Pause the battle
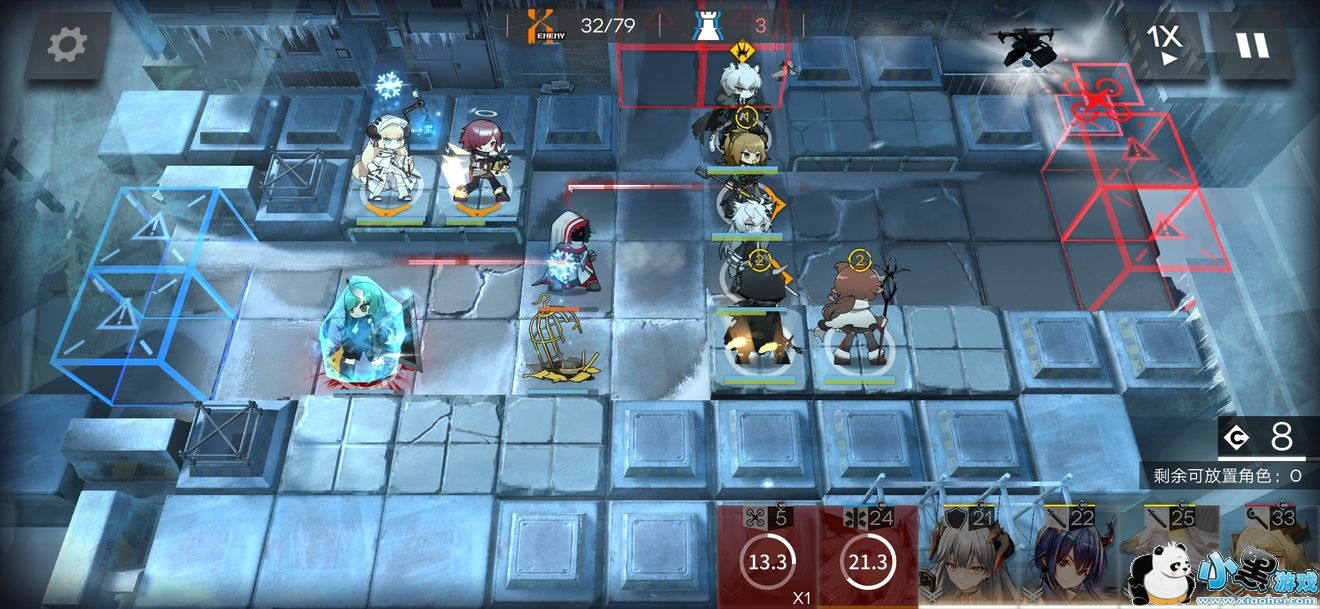 pos(1252,45)
